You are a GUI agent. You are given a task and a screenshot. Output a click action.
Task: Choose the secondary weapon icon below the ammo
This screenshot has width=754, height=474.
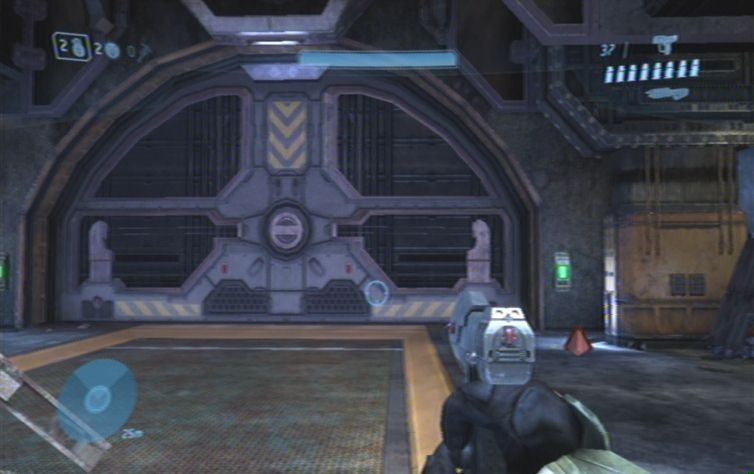tap(666, 94)
